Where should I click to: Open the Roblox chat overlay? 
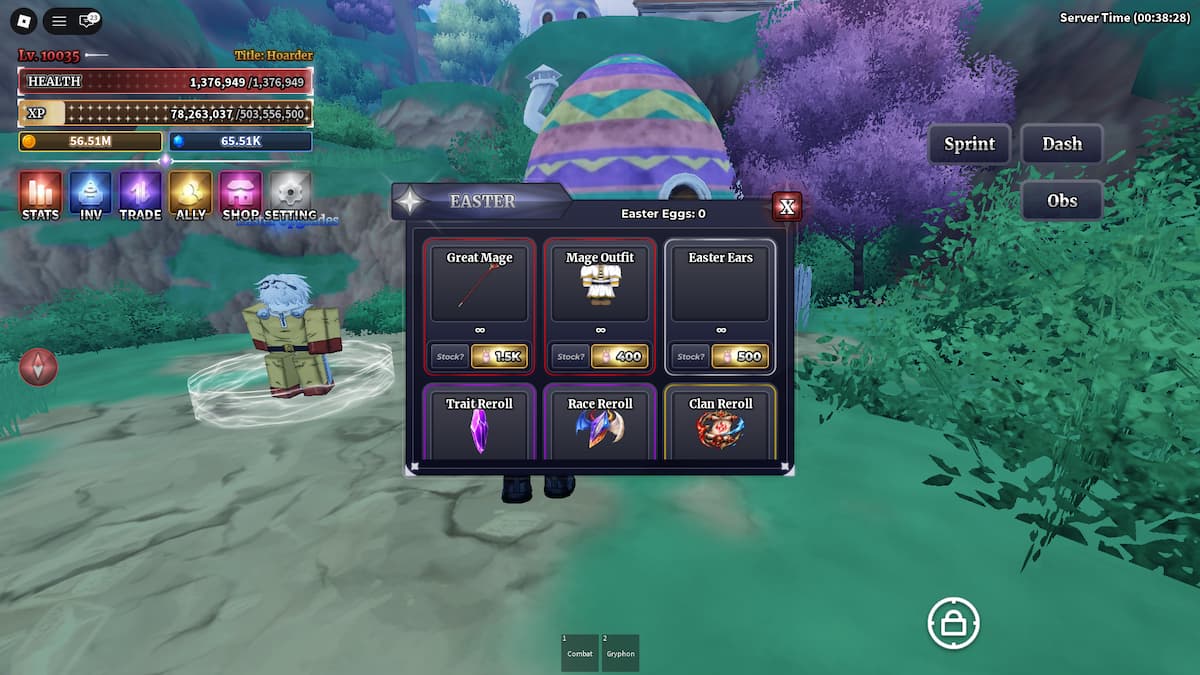tap(89, 20)
